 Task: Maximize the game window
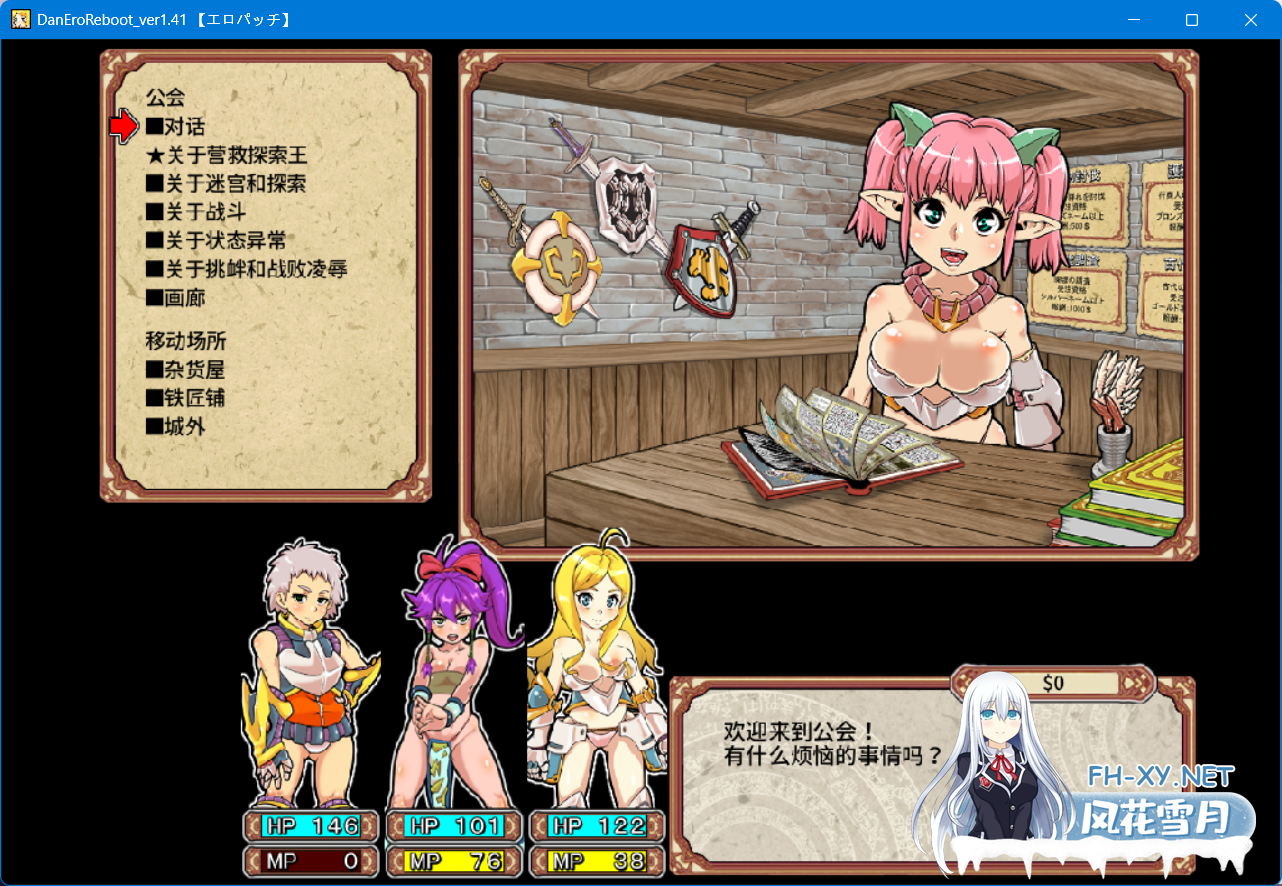click(1191, 20)
